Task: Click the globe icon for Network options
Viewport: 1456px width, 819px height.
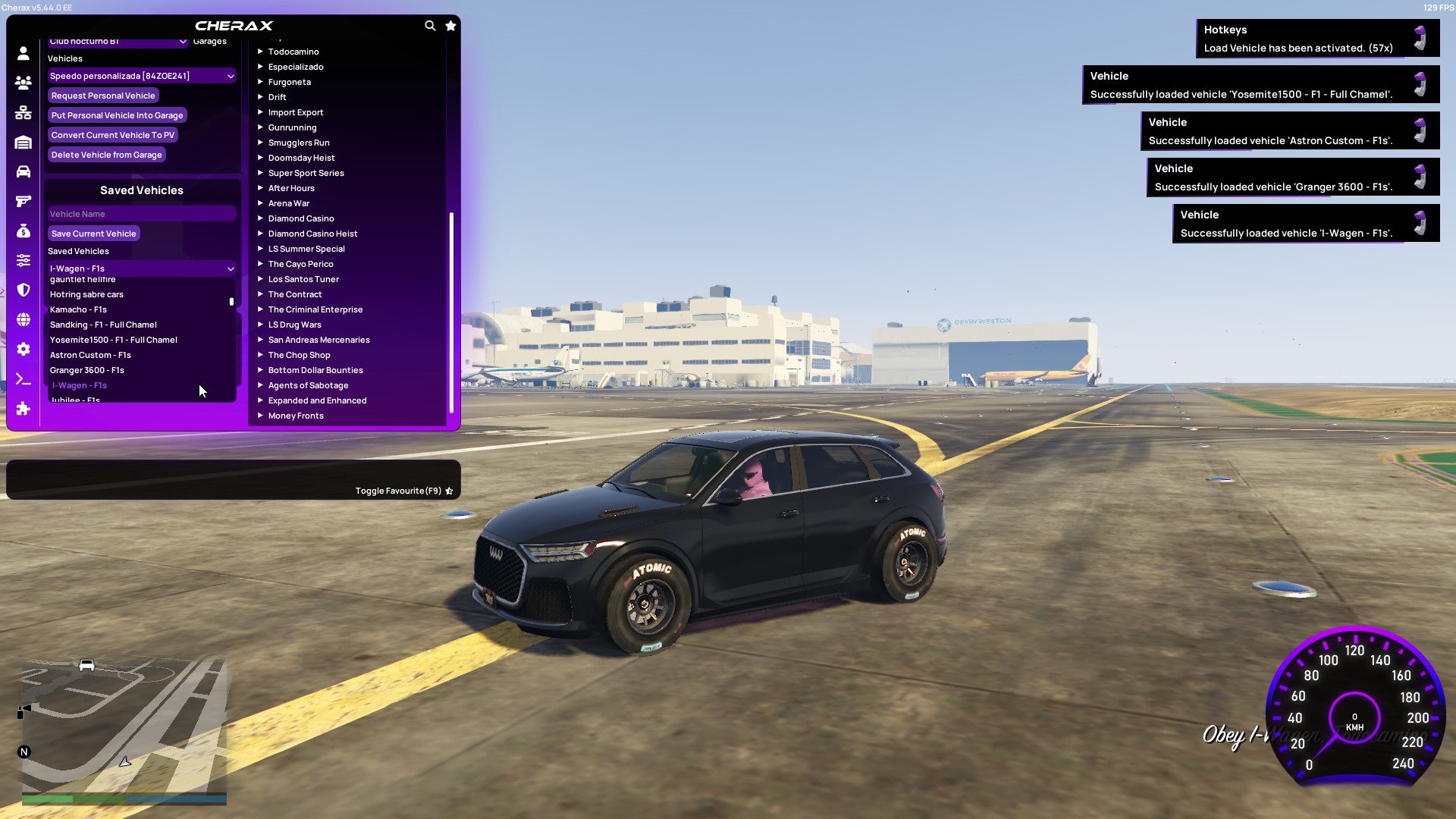Action: (x=23, y=320)
